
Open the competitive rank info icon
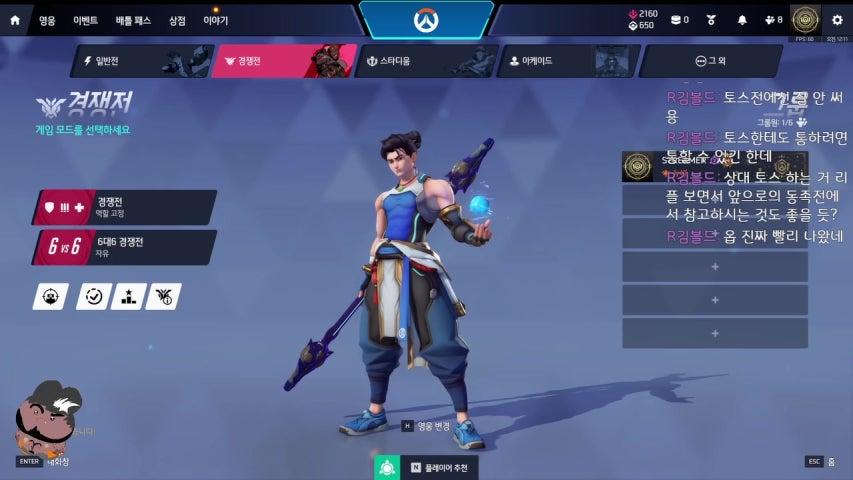click(164, 296)
